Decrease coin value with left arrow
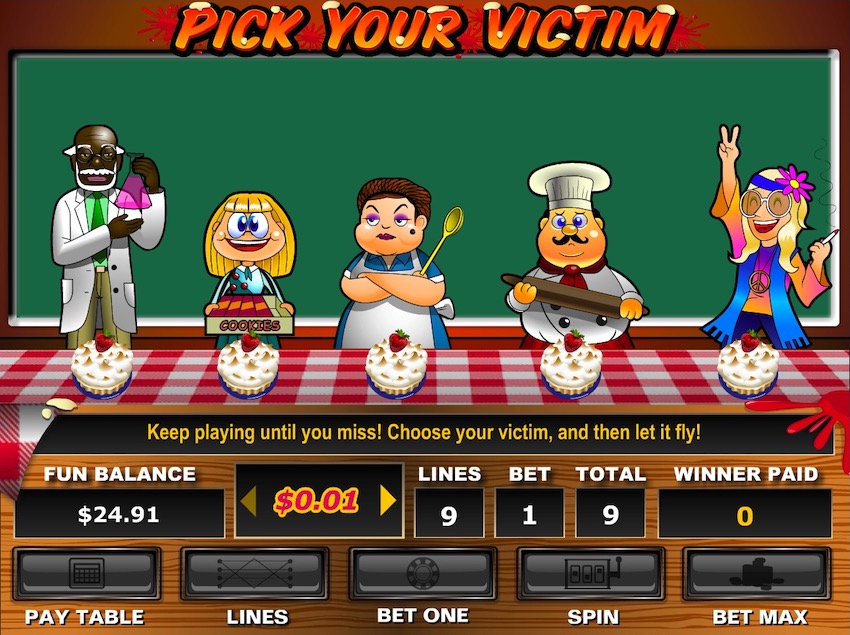Image resolution: width=850 pixels, height=635 pixels. click(248, 500)
